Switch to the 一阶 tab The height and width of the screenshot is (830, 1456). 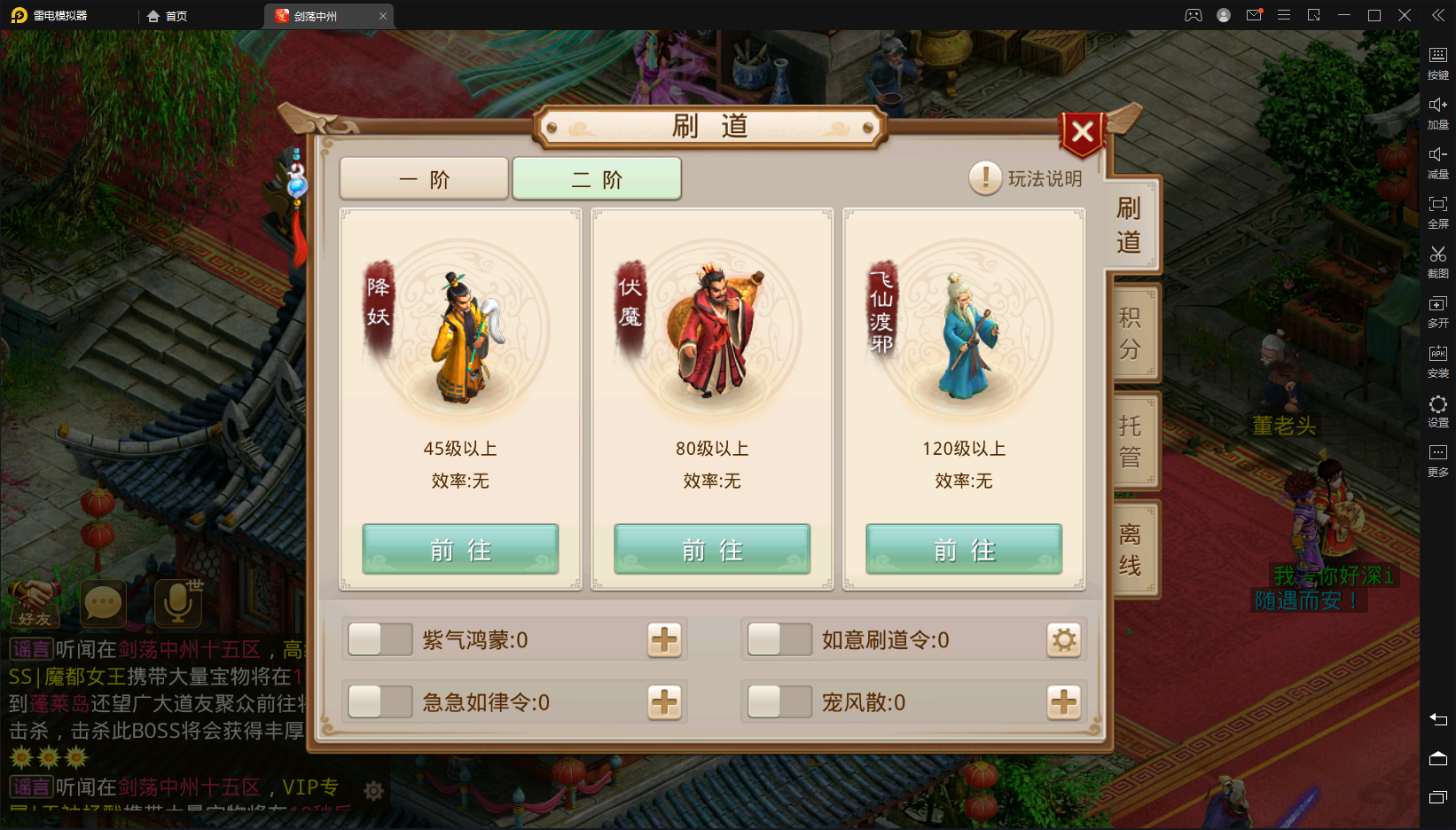pos(424,179)
